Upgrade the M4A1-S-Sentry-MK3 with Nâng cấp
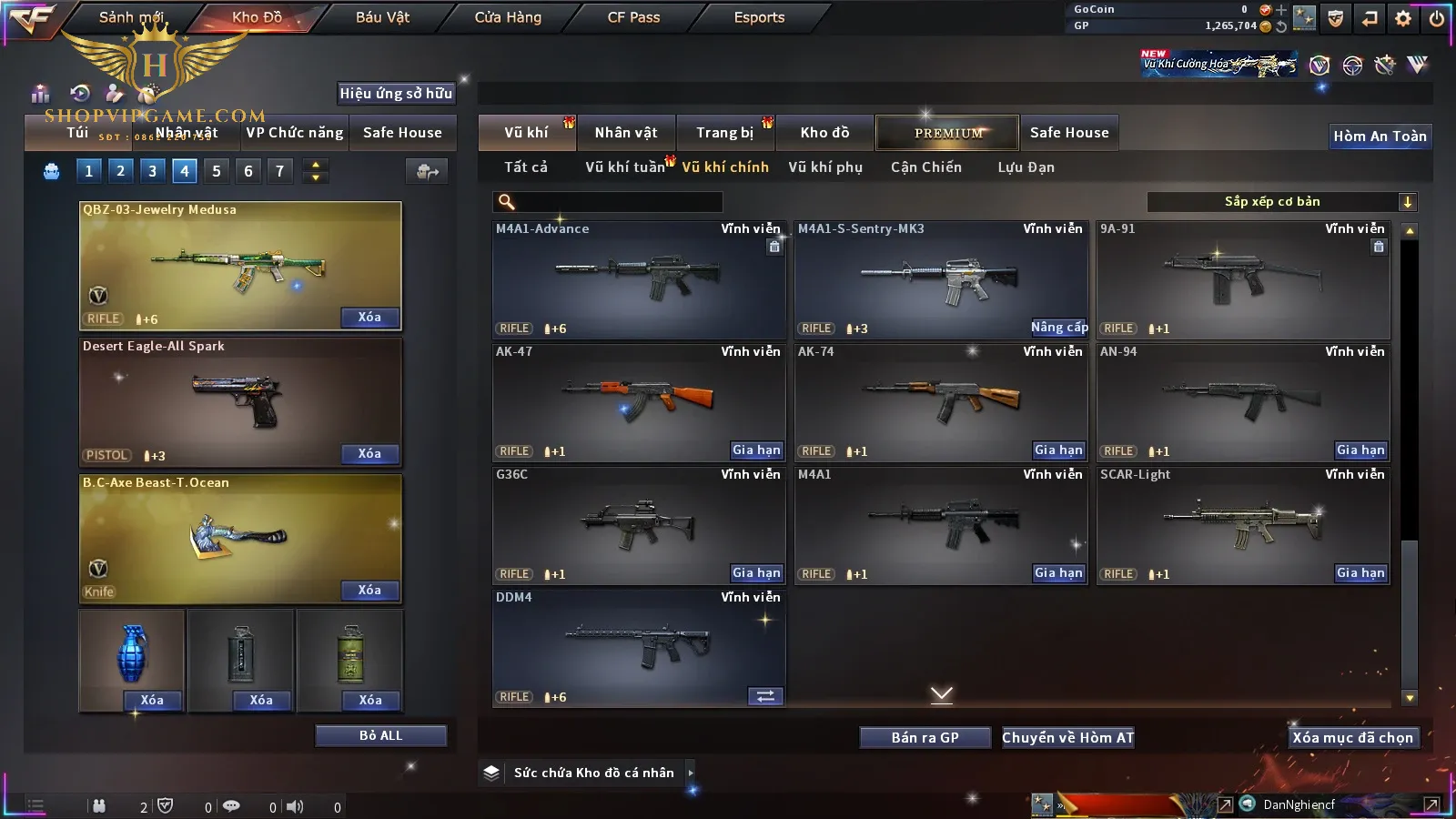 (1059, 328)
